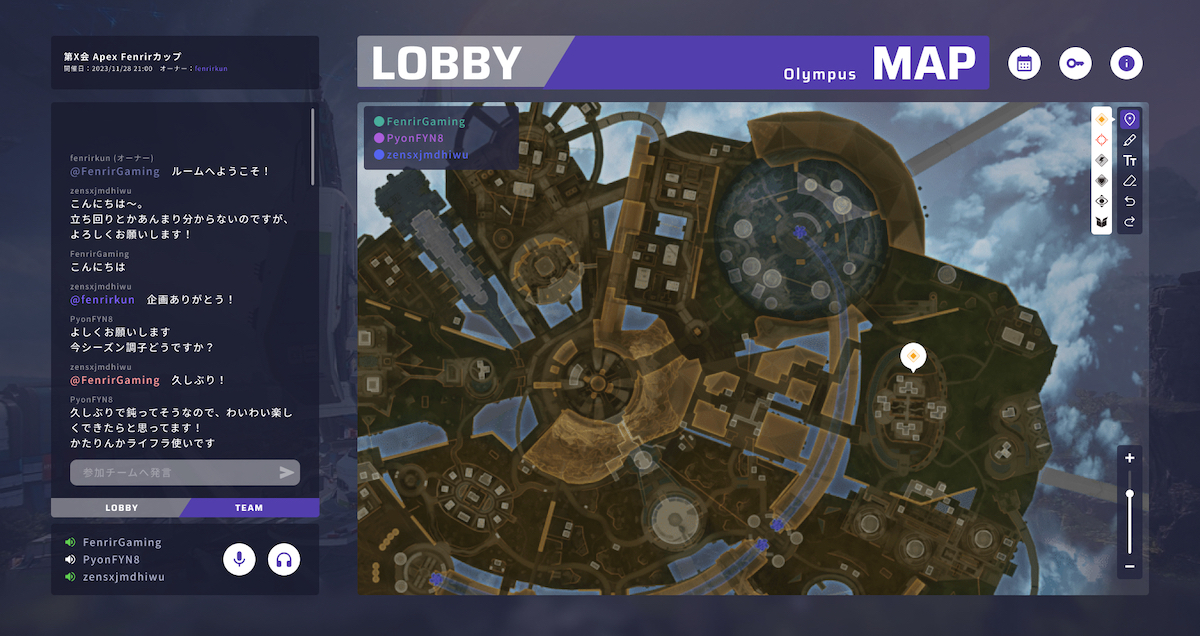Focus the team chat message field

pyautogui.click(x=172, y=472)
